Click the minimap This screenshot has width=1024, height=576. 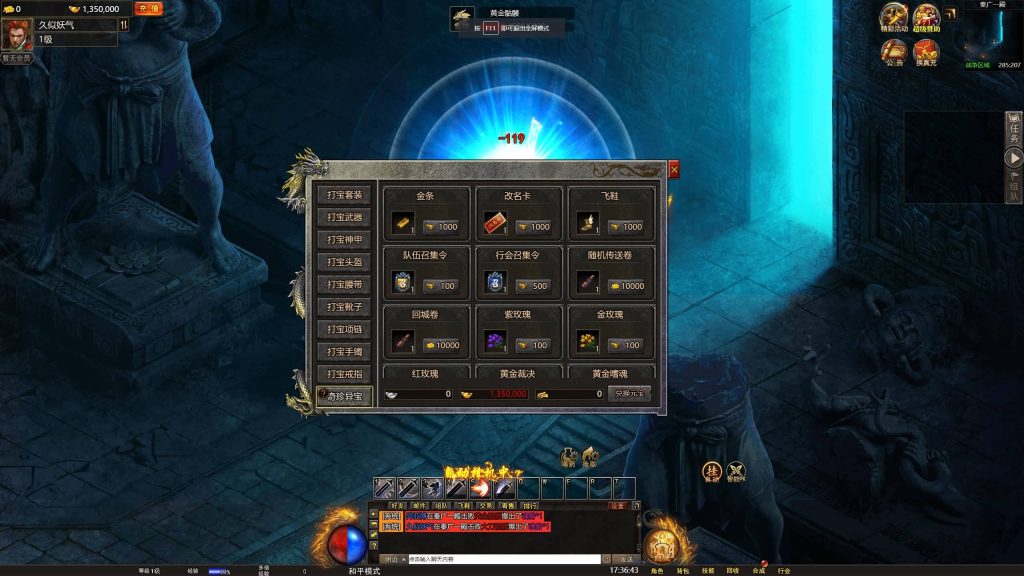tap(990, 38)
